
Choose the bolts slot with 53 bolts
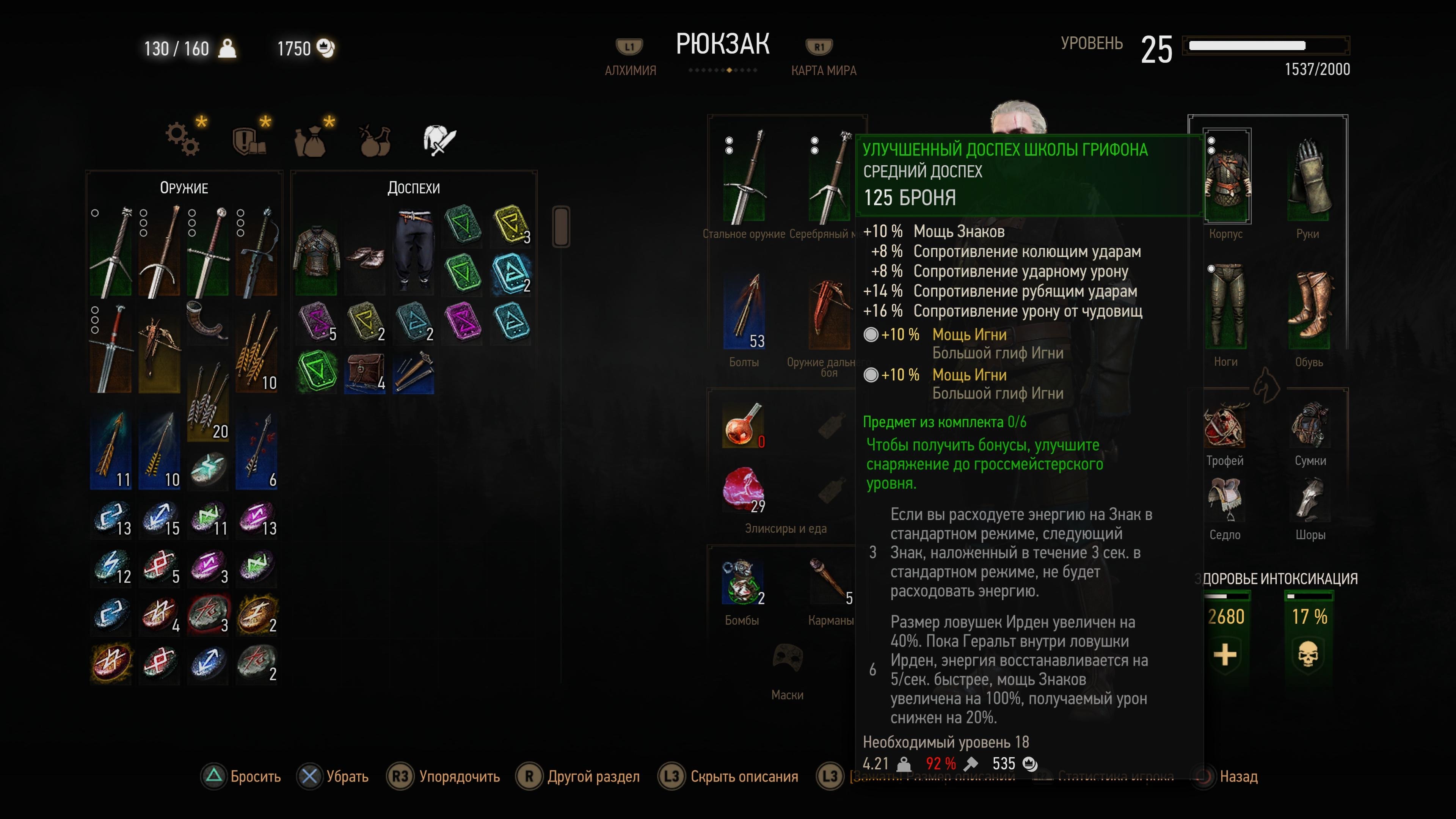[x=744, y=311]
